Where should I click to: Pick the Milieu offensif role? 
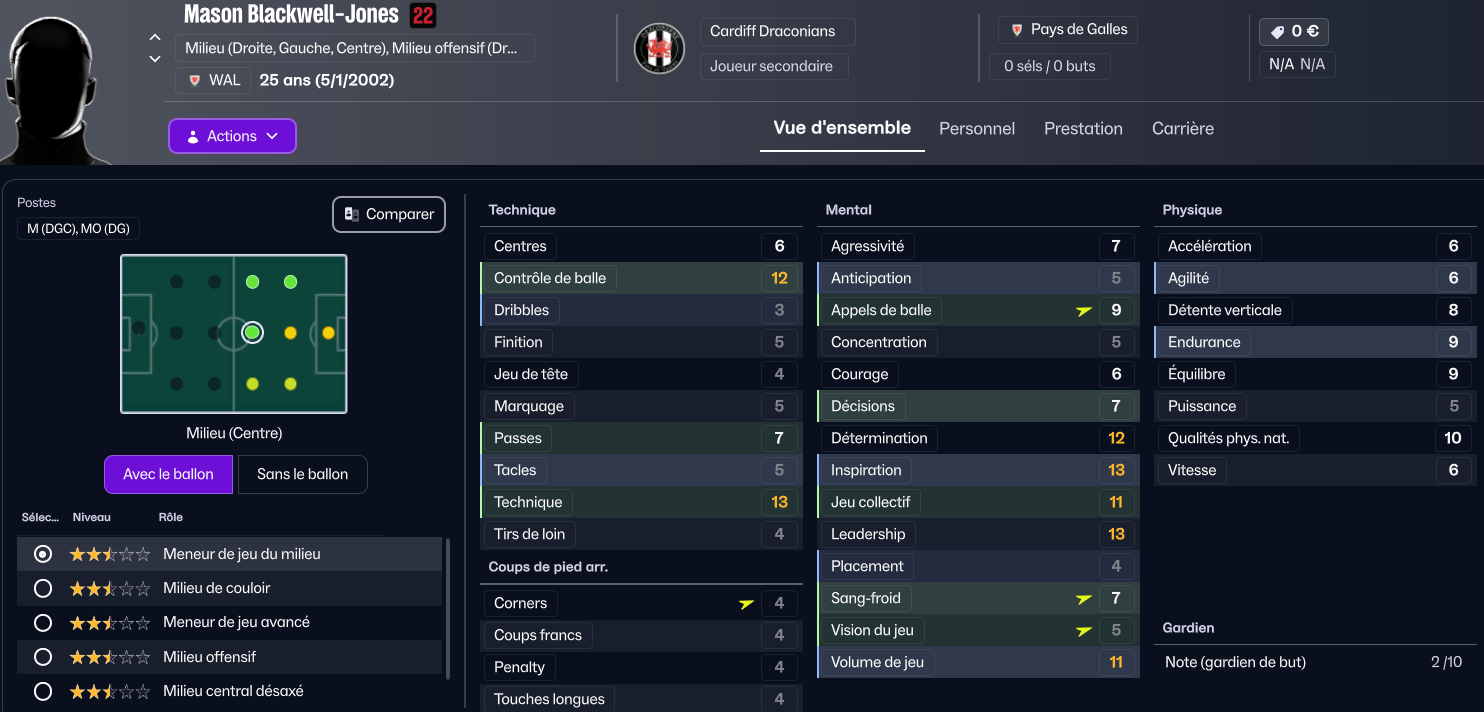pos(43,657)
